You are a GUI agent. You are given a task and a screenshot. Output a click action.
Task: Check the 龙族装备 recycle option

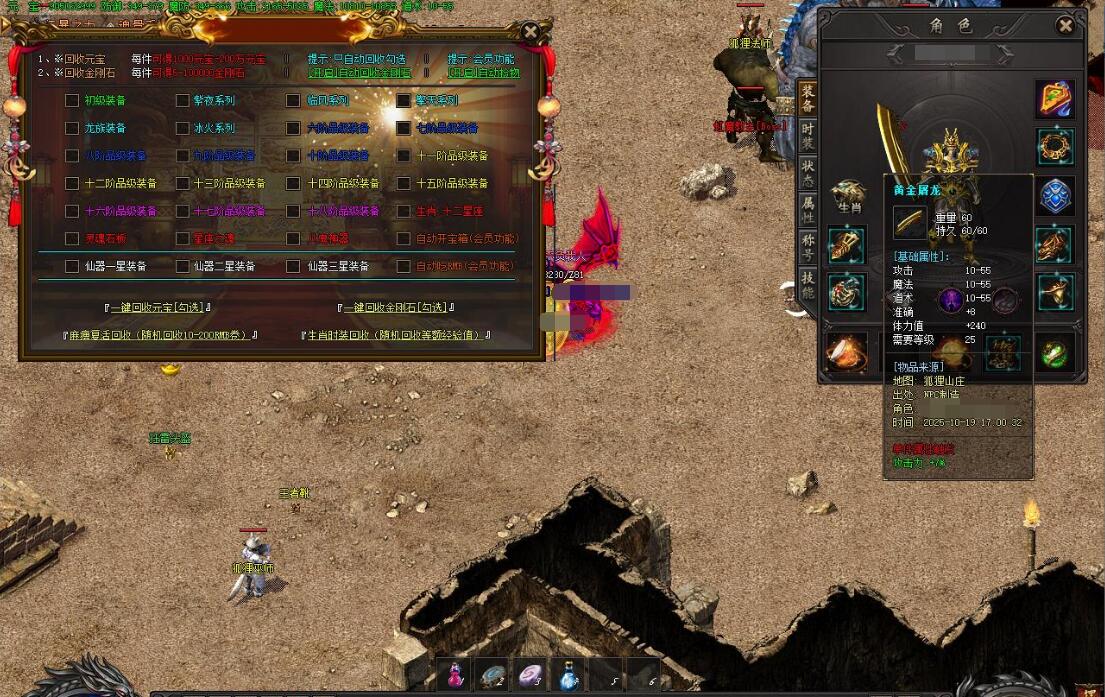click(72, 128)
